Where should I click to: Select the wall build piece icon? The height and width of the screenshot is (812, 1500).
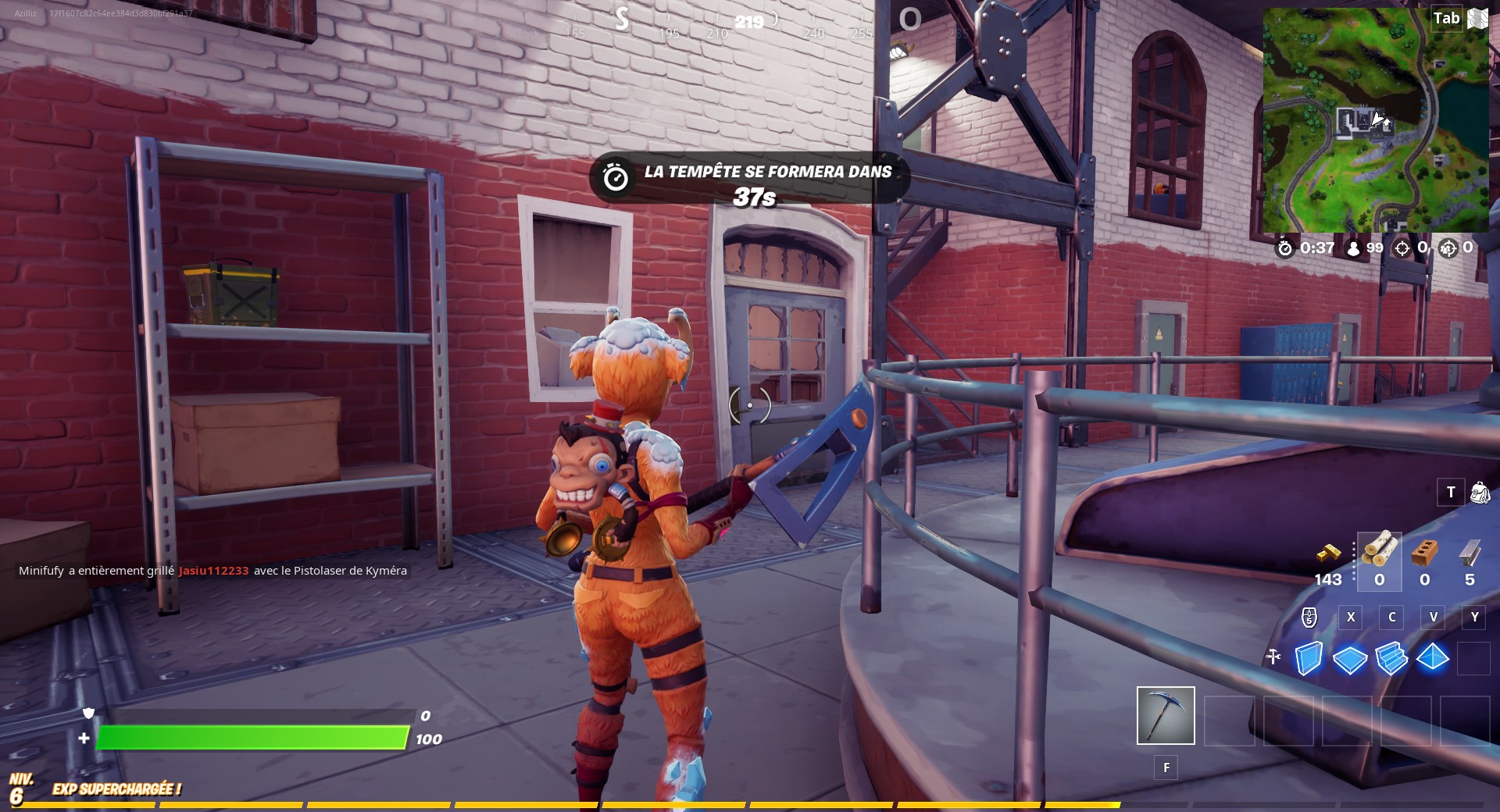point(1311,660)
